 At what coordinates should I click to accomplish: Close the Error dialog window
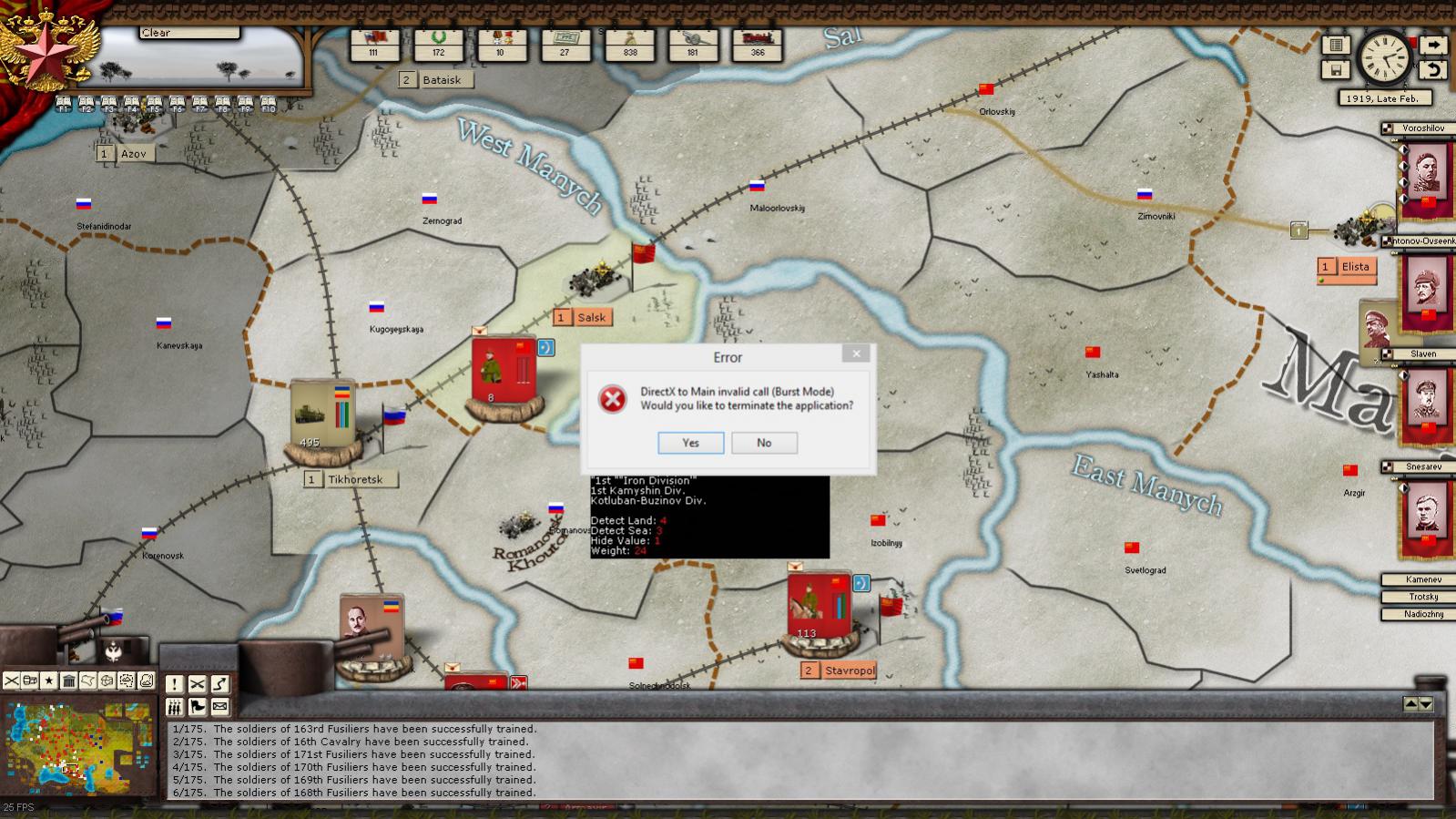coord(855,353)
